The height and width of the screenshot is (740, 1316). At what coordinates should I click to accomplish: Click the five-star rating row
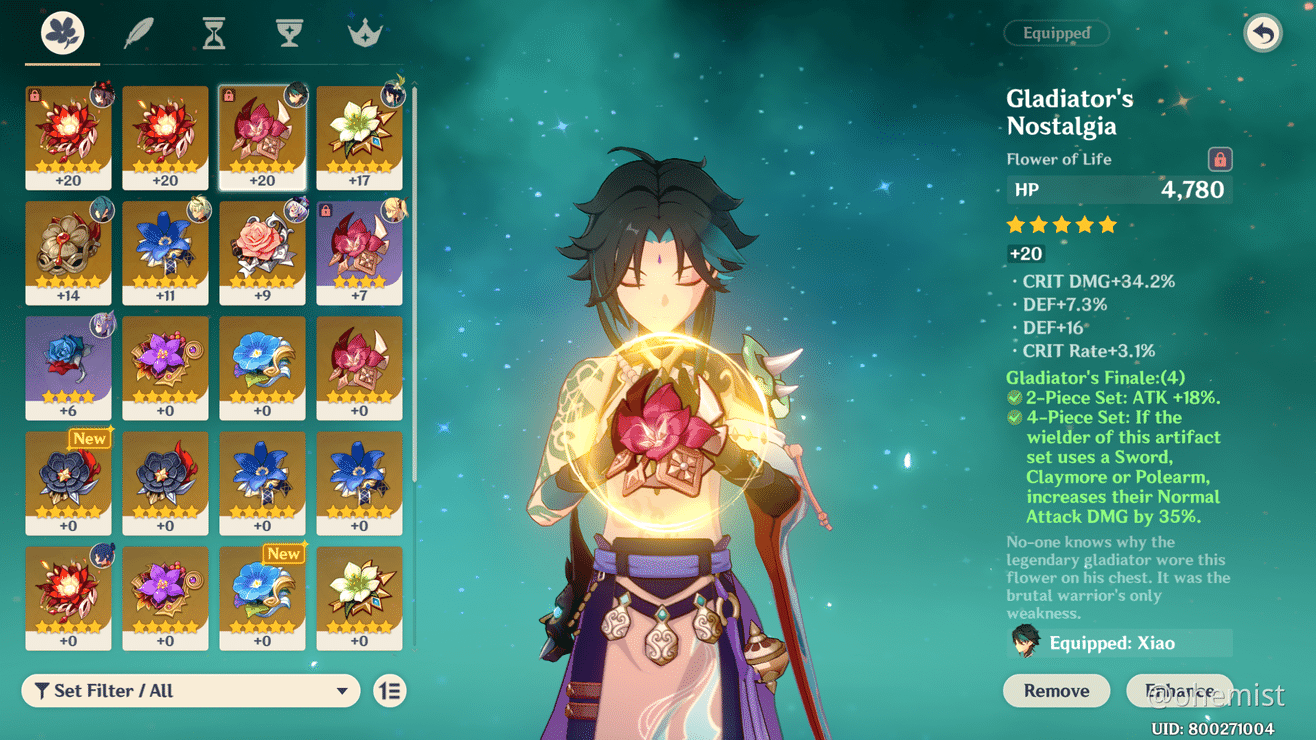1061,225
